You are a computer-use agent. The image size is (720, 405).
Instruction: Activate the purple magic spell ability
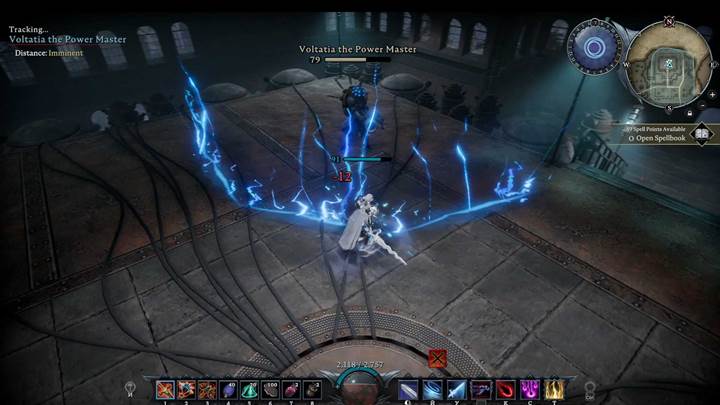coord(531,389)
